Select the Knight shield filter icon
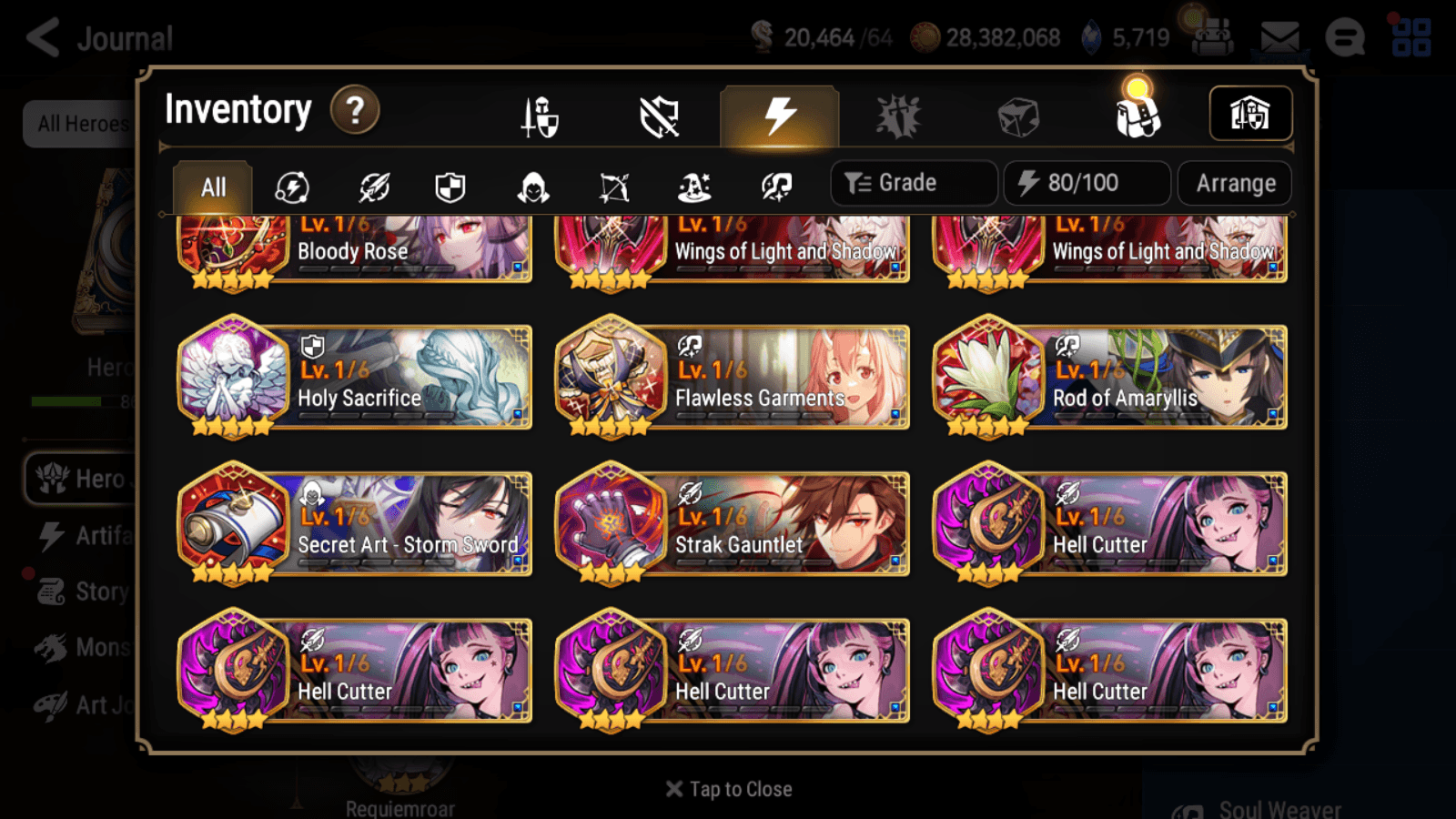 (x=451, y=185)
